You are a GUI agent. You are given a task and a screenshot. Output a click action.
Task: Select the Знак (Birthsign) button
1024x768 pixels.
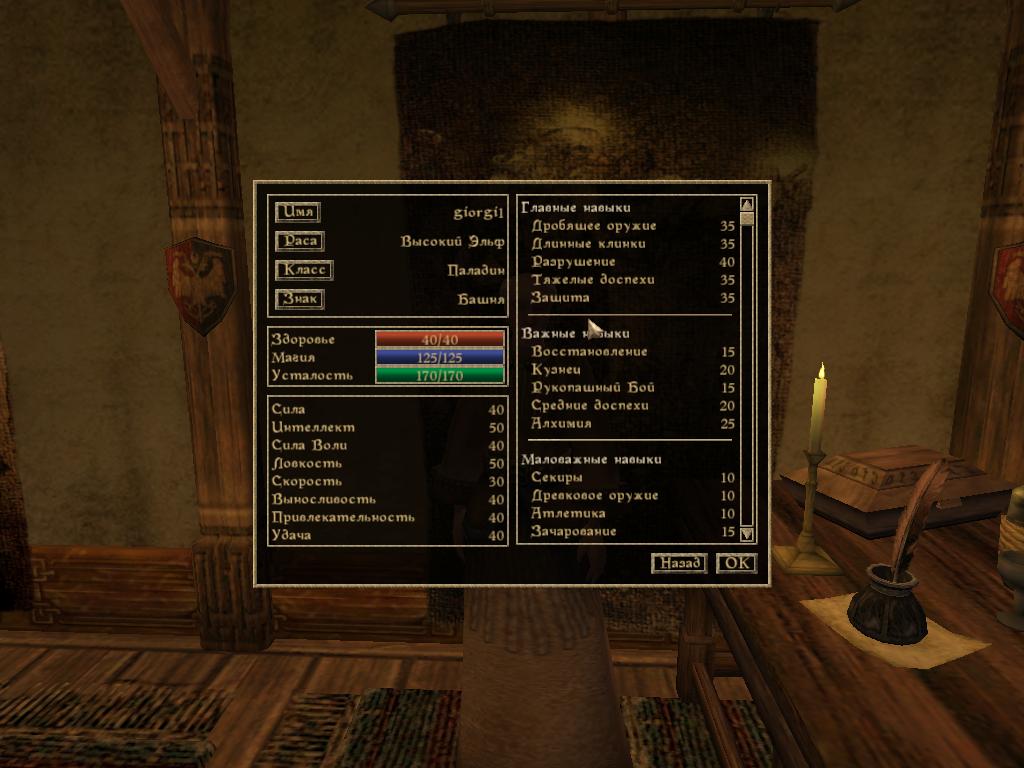coord(300,299)
